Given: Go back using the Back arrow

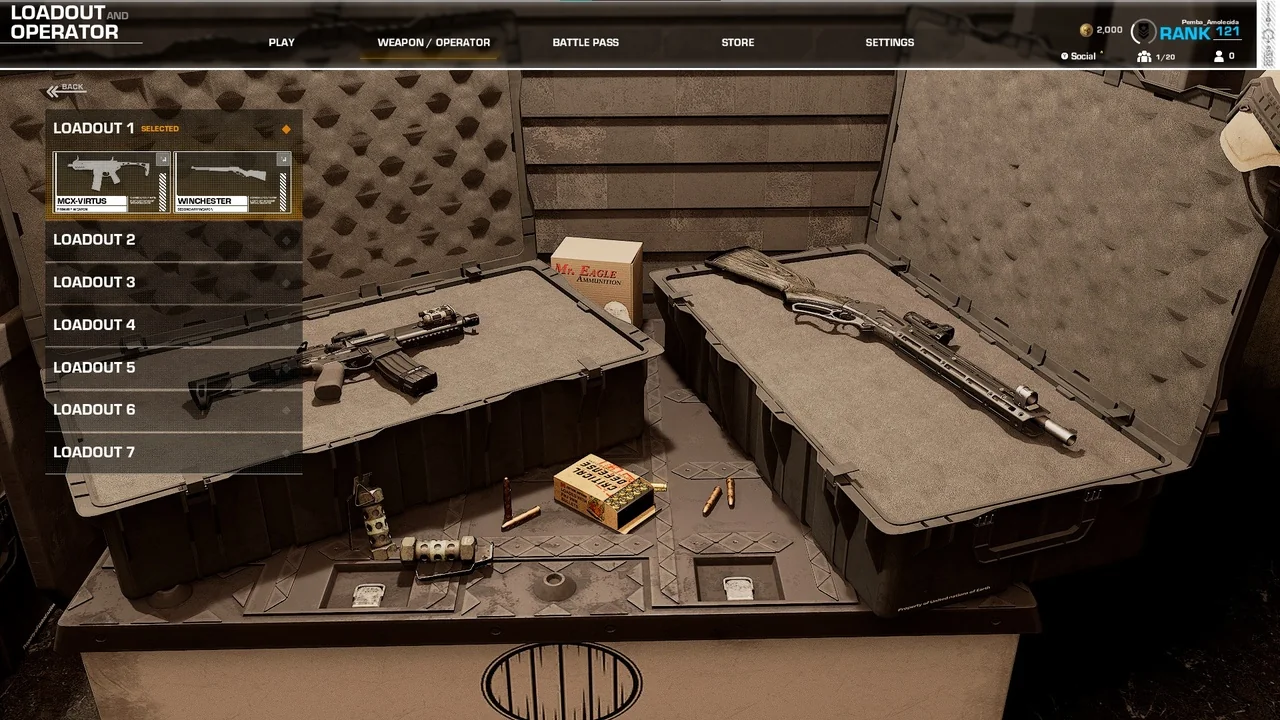Looking at the screenshot, I should coord(66,90).
